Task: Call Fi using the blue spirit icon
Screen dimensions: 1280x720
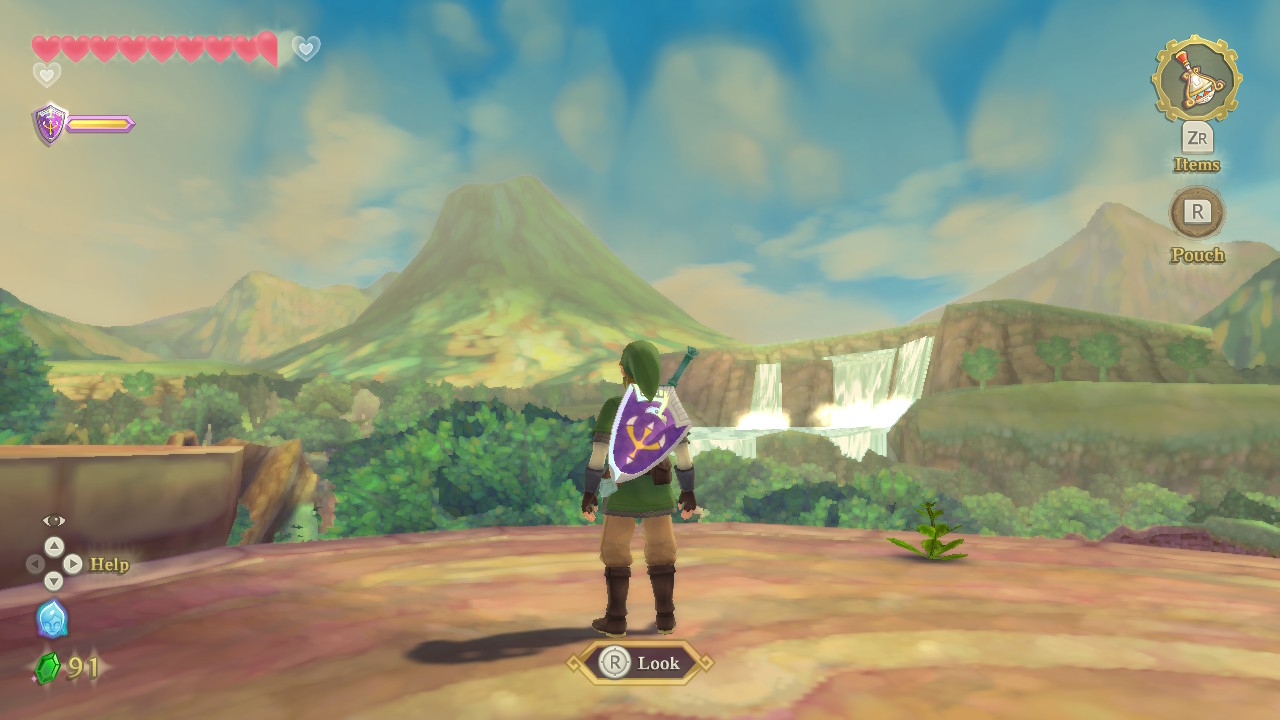Action: [52, 619]
